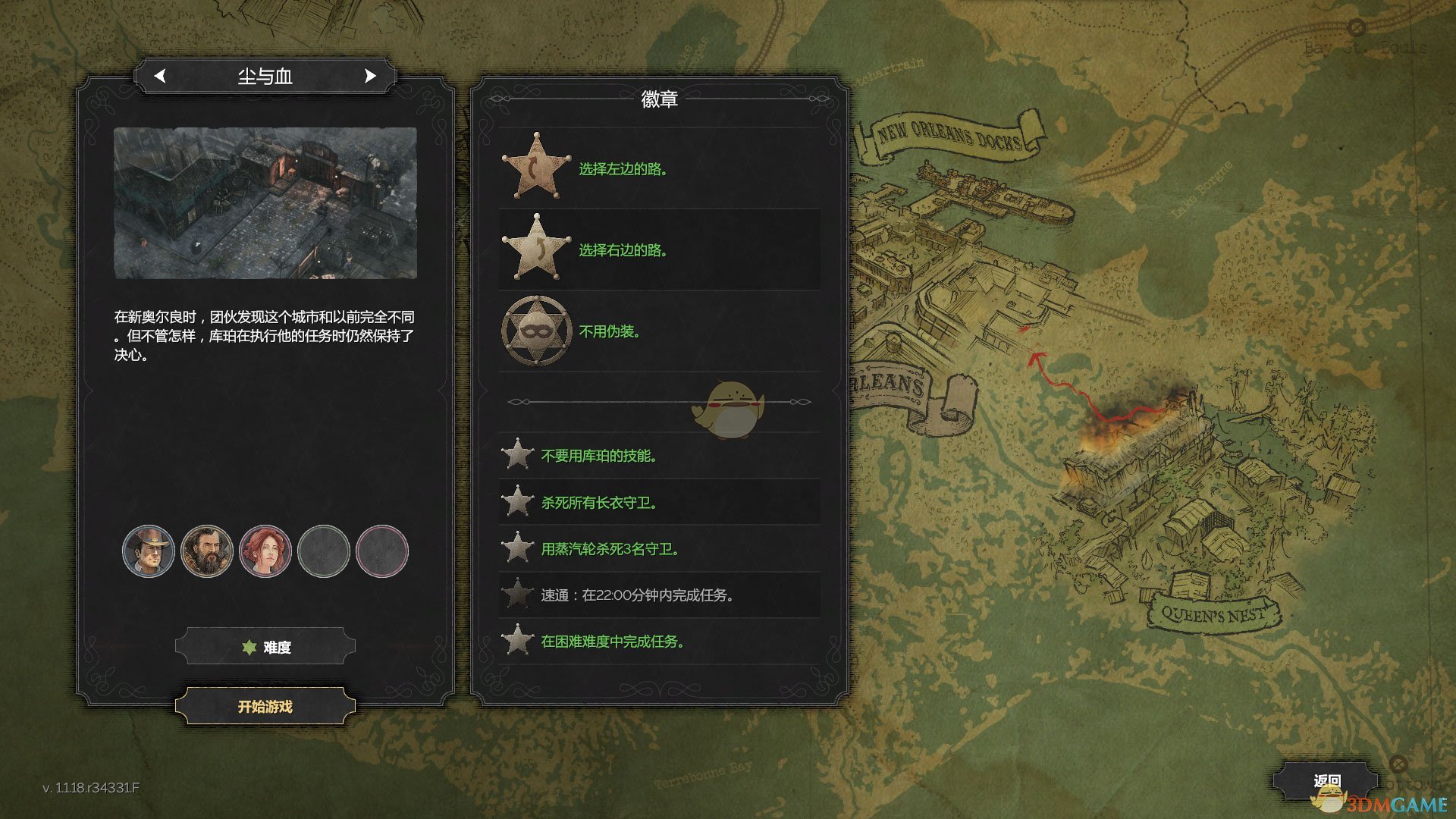Start the mission with 开始游戏
Viewport: 1456px width, 819px height.
click(265, 707)
